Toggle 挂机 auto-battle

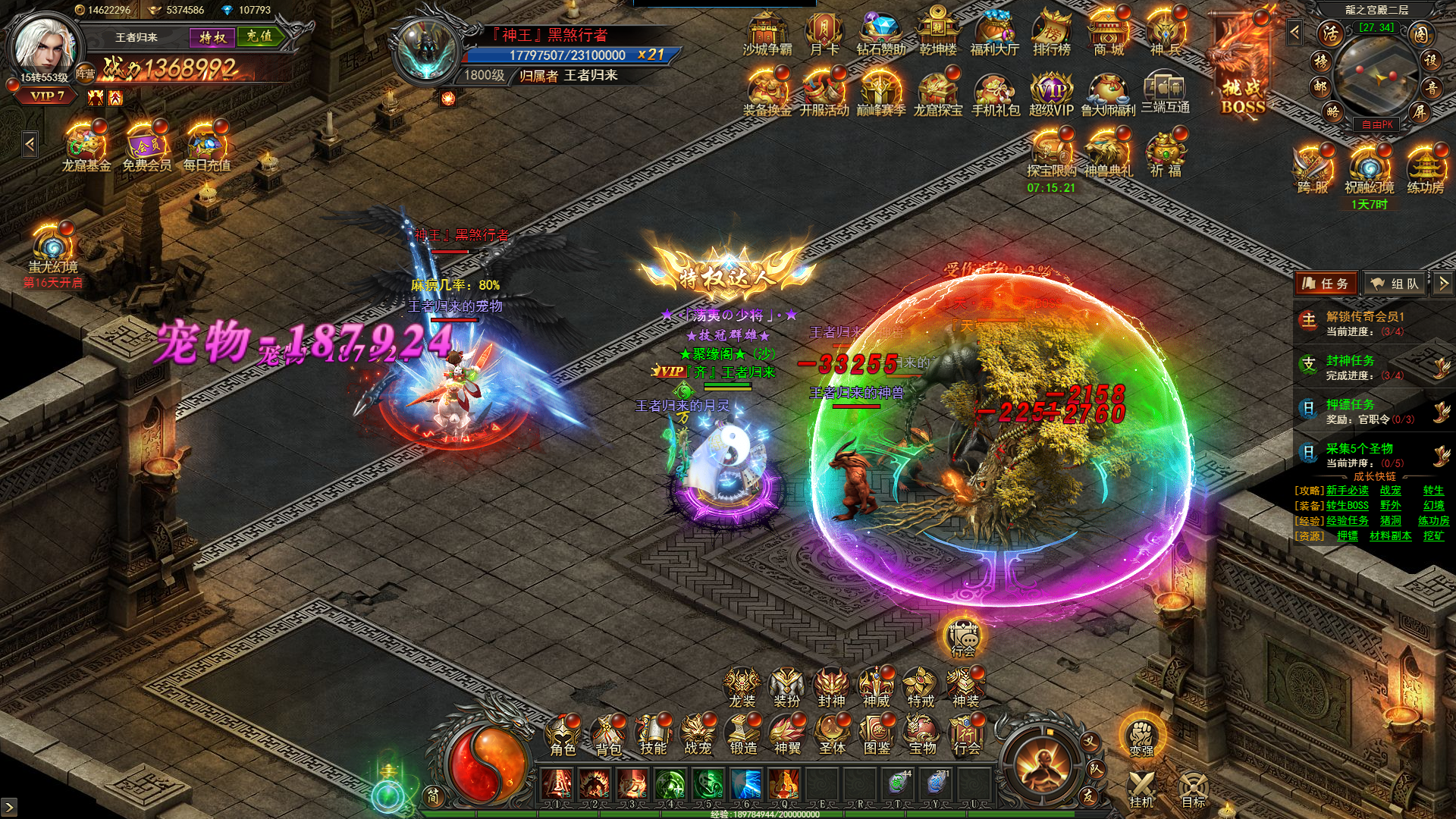[x=1141, y=789]
